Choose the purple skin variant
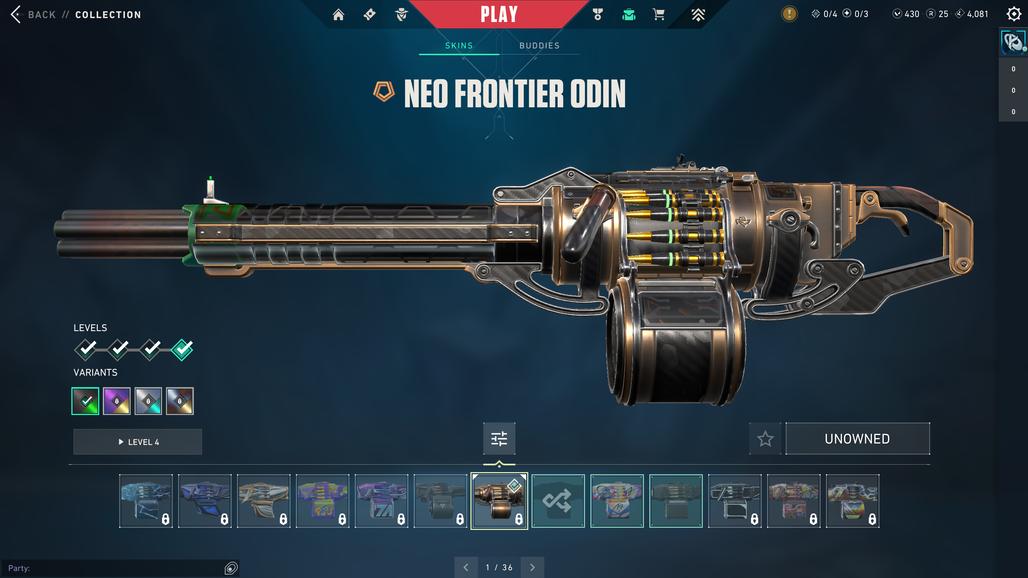 pos(117,401)
